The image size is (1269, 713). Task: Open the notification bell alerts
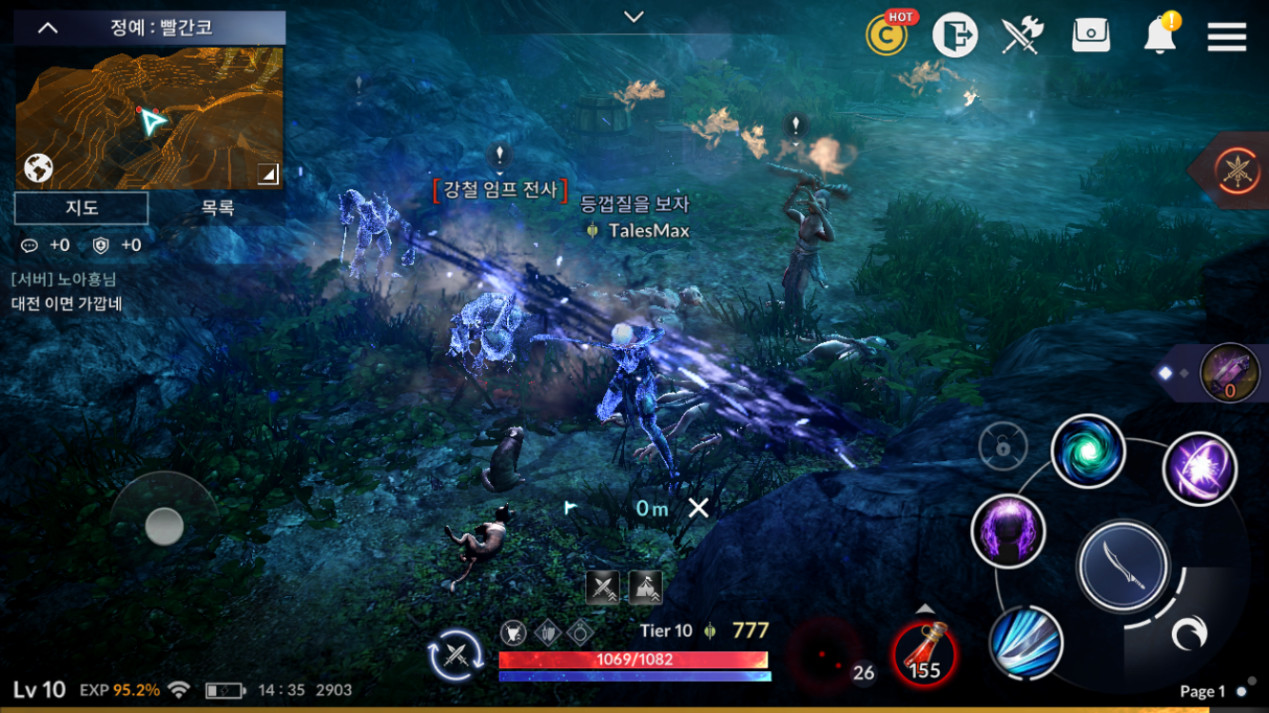(1159, 36)
